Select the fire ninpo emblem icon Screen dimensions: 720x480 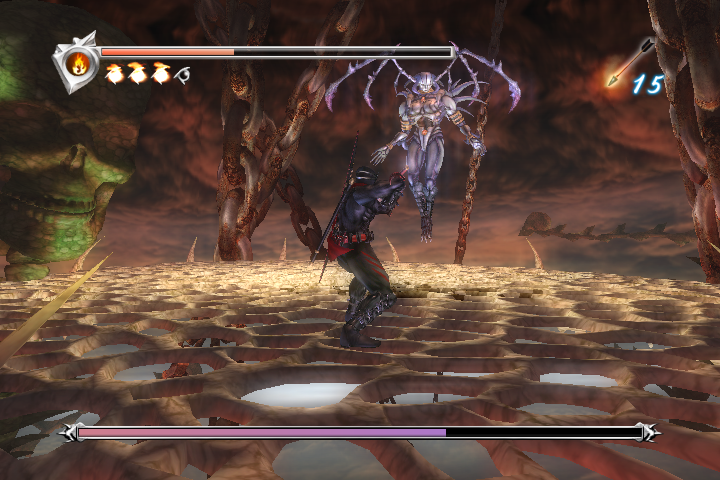(x=77, y=63)
